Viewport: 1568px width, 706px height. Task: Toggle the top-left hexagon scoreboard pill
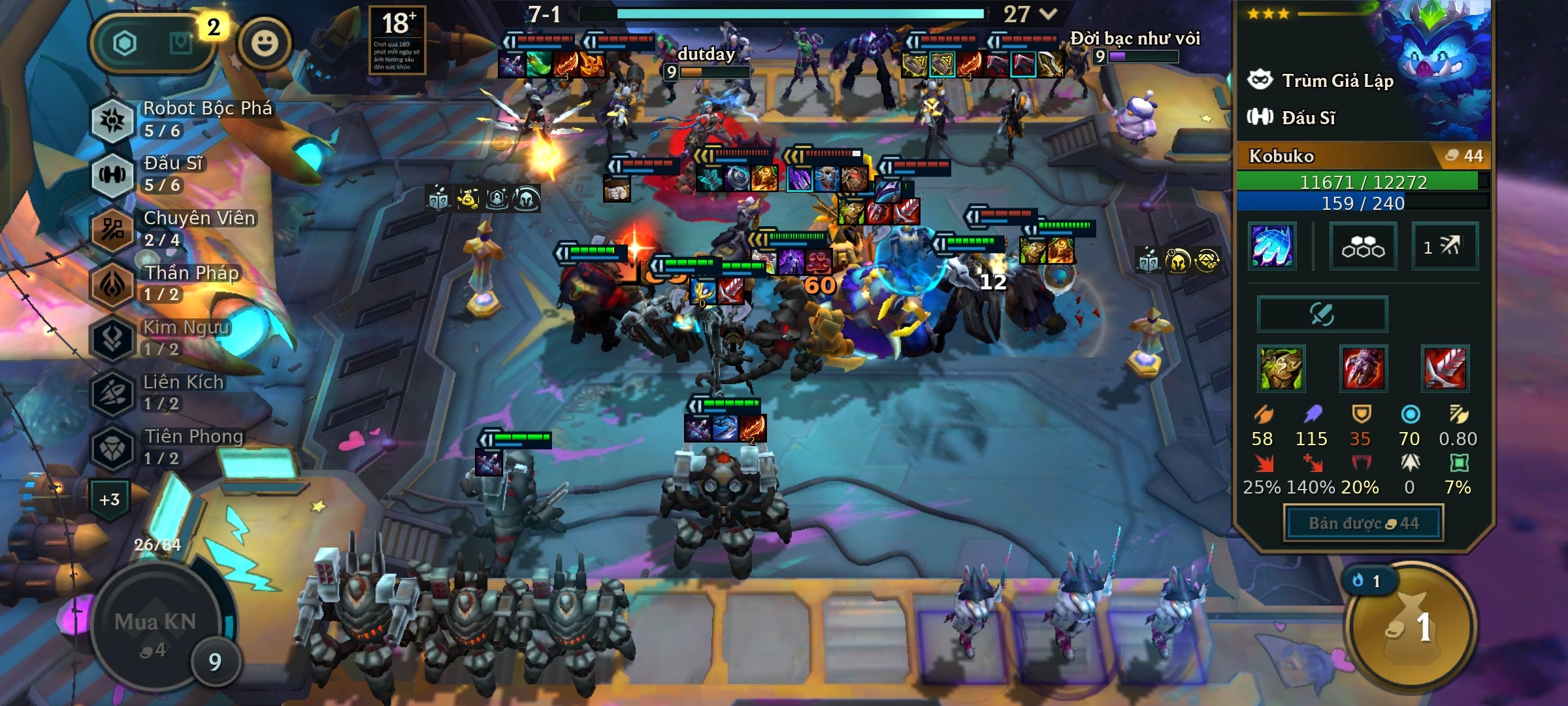pyautogui.click(x=152, y=44)
